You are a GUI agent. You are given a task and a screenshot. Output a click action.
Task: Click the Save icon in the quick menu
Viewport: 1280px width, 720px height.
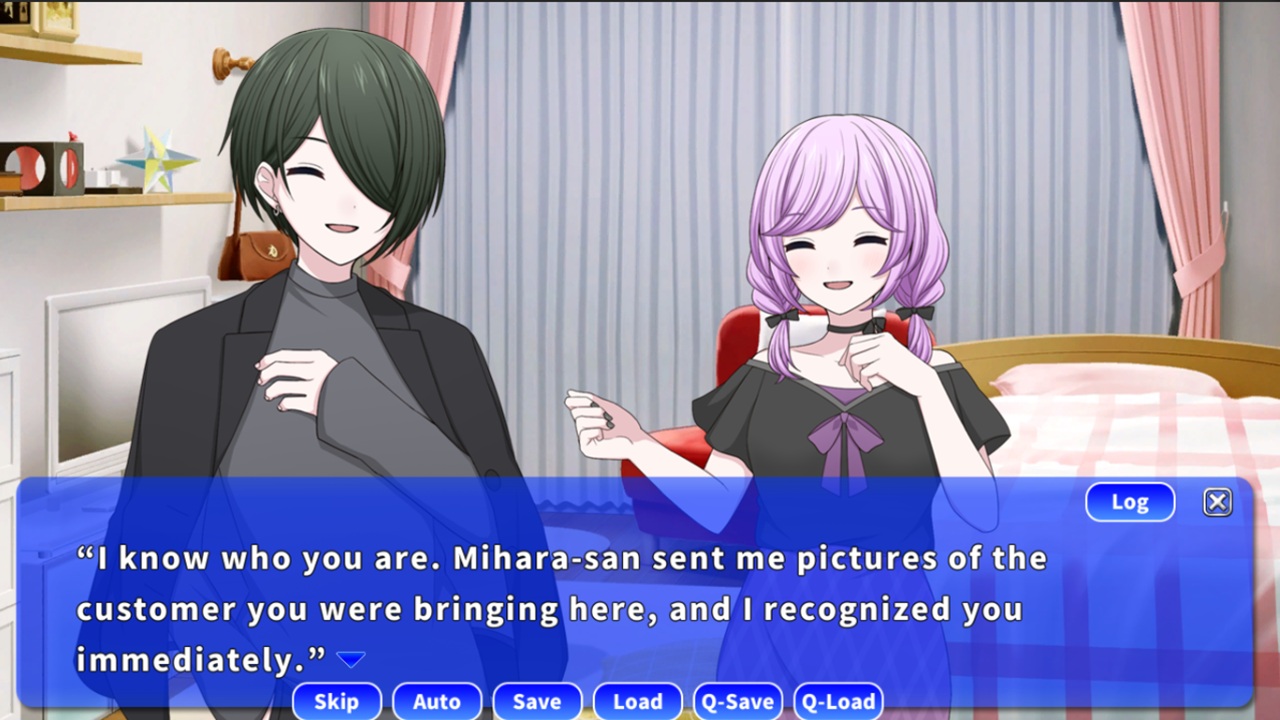(537, 701)
